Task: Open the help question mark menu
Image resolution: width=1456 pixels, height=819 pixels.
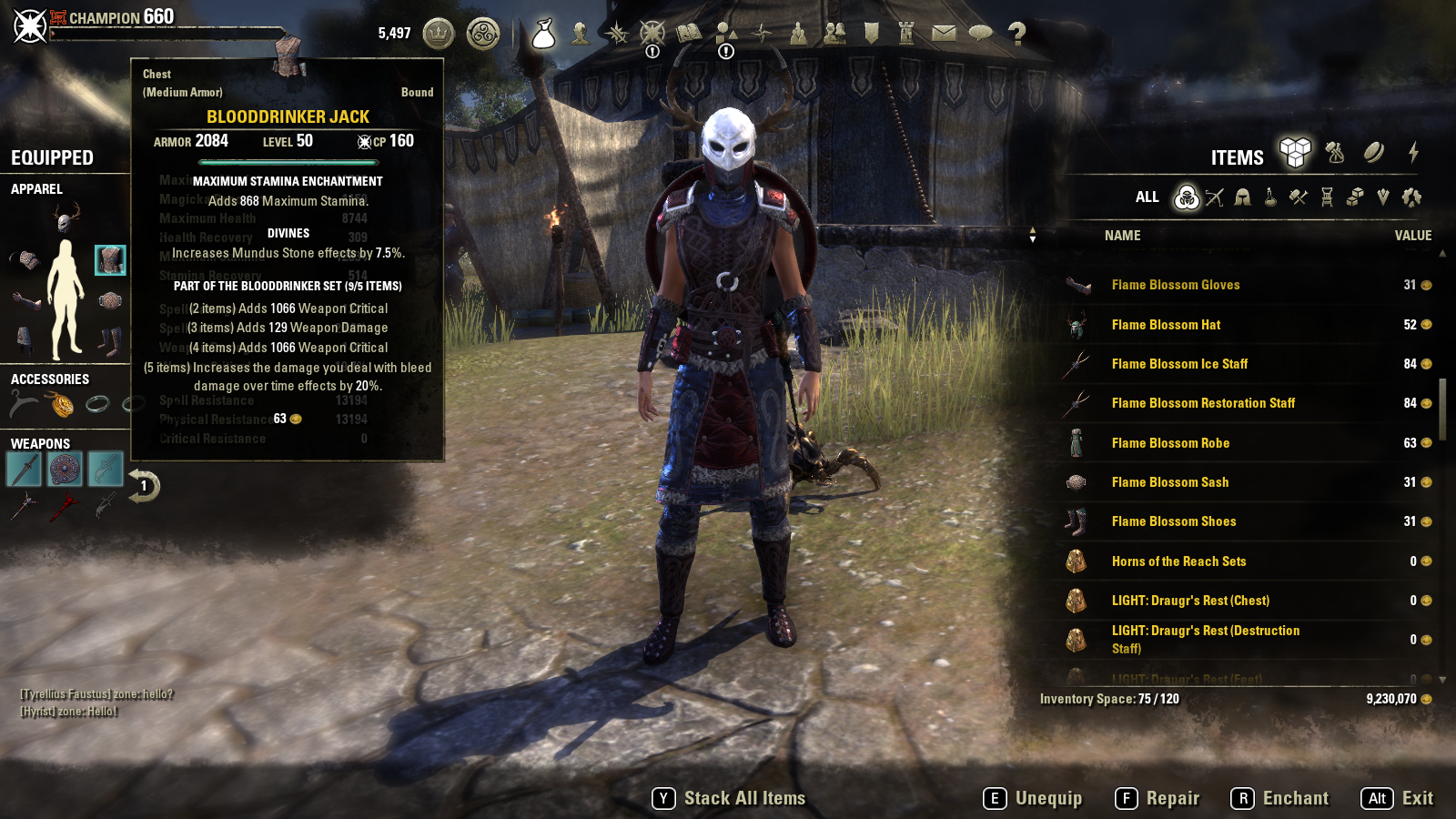Action: pos(1016,34)
